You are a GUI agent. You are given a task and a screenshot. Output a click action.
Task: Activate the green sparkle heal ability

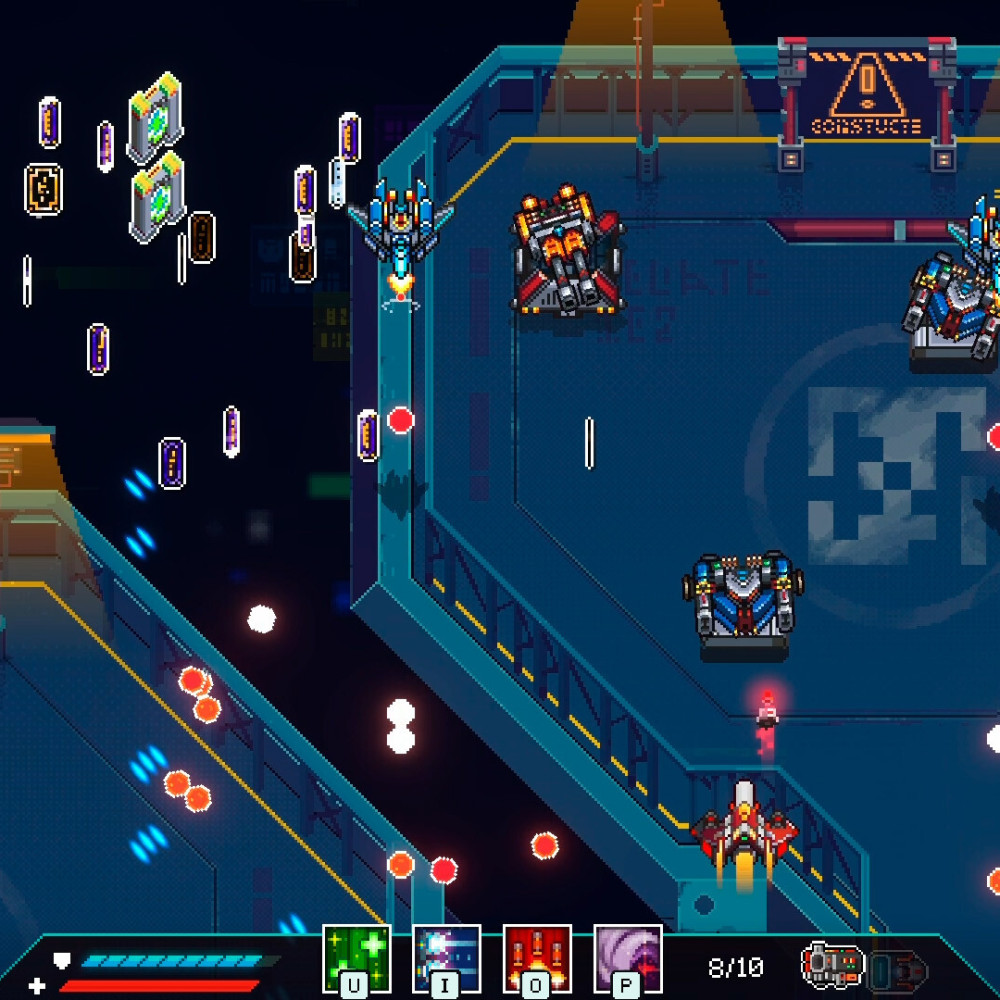click(x=356, y=958)
